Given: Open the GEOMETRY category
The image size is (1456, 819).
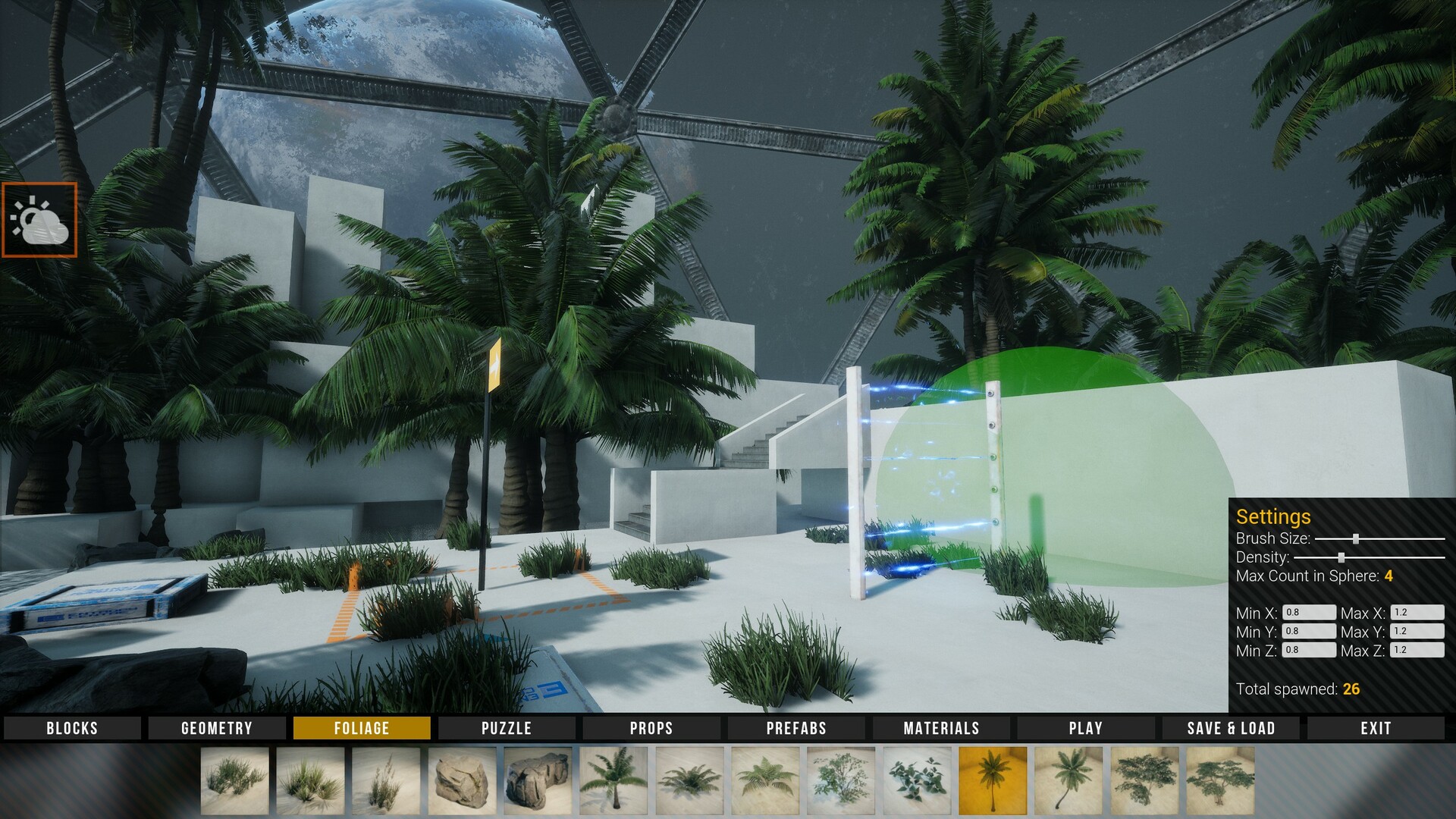Looking at the screenshot, I should [x=216, y=728].
